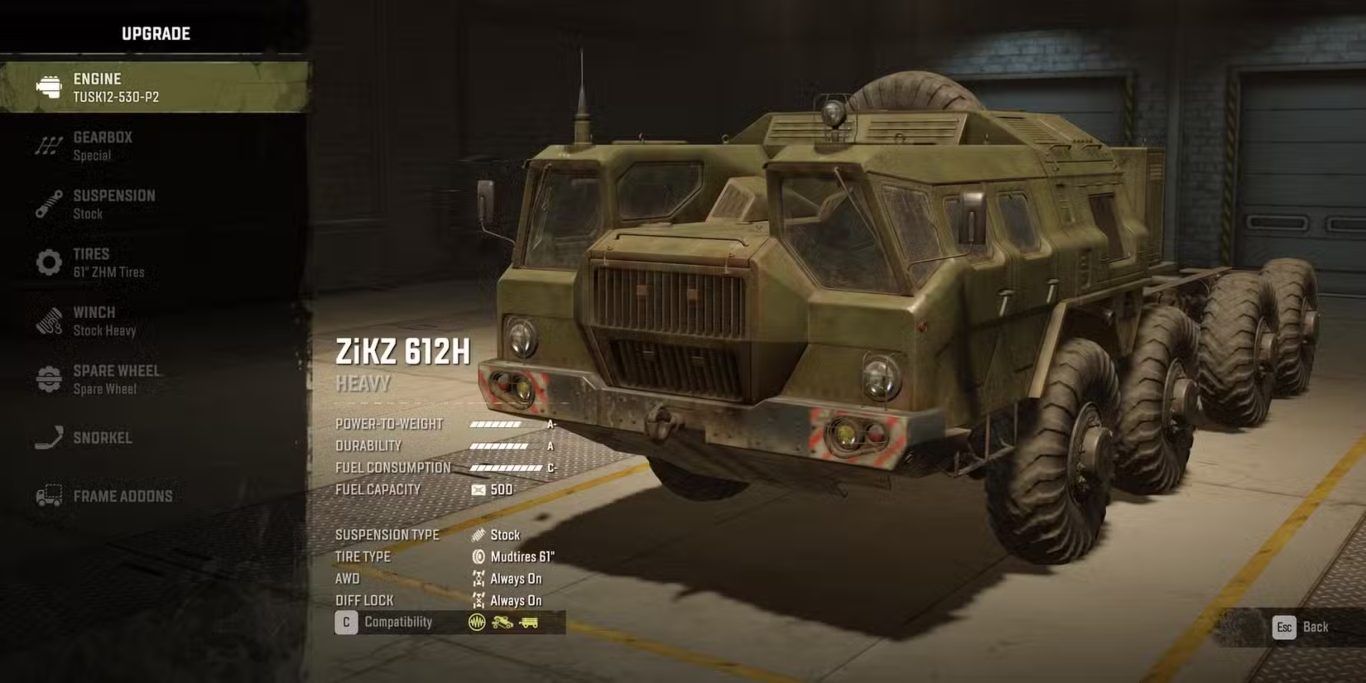Choose the Suspension upgrade entry

click(x=113, y=203)
